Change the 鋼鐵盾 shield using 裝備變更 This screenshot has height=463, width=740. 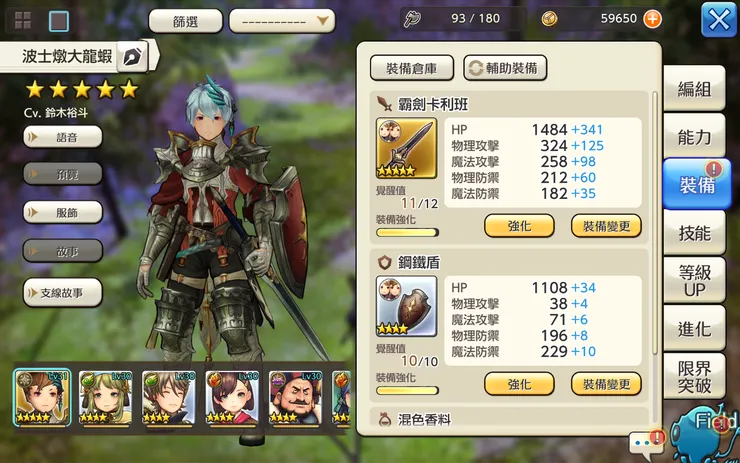coord(606,384)
